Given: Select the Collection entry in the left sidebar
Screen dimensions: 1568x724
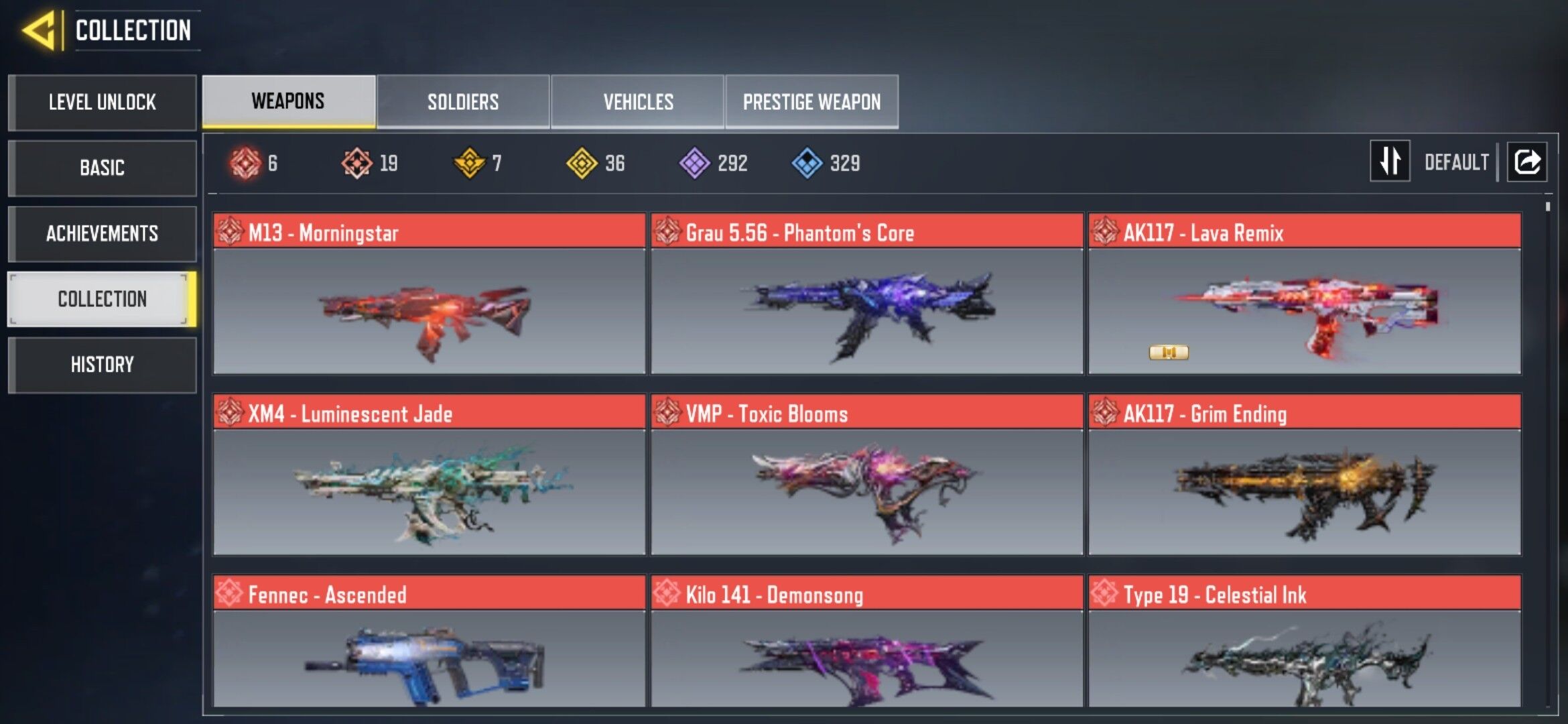Looking at the screenshot, I should (x=101, y=300).
